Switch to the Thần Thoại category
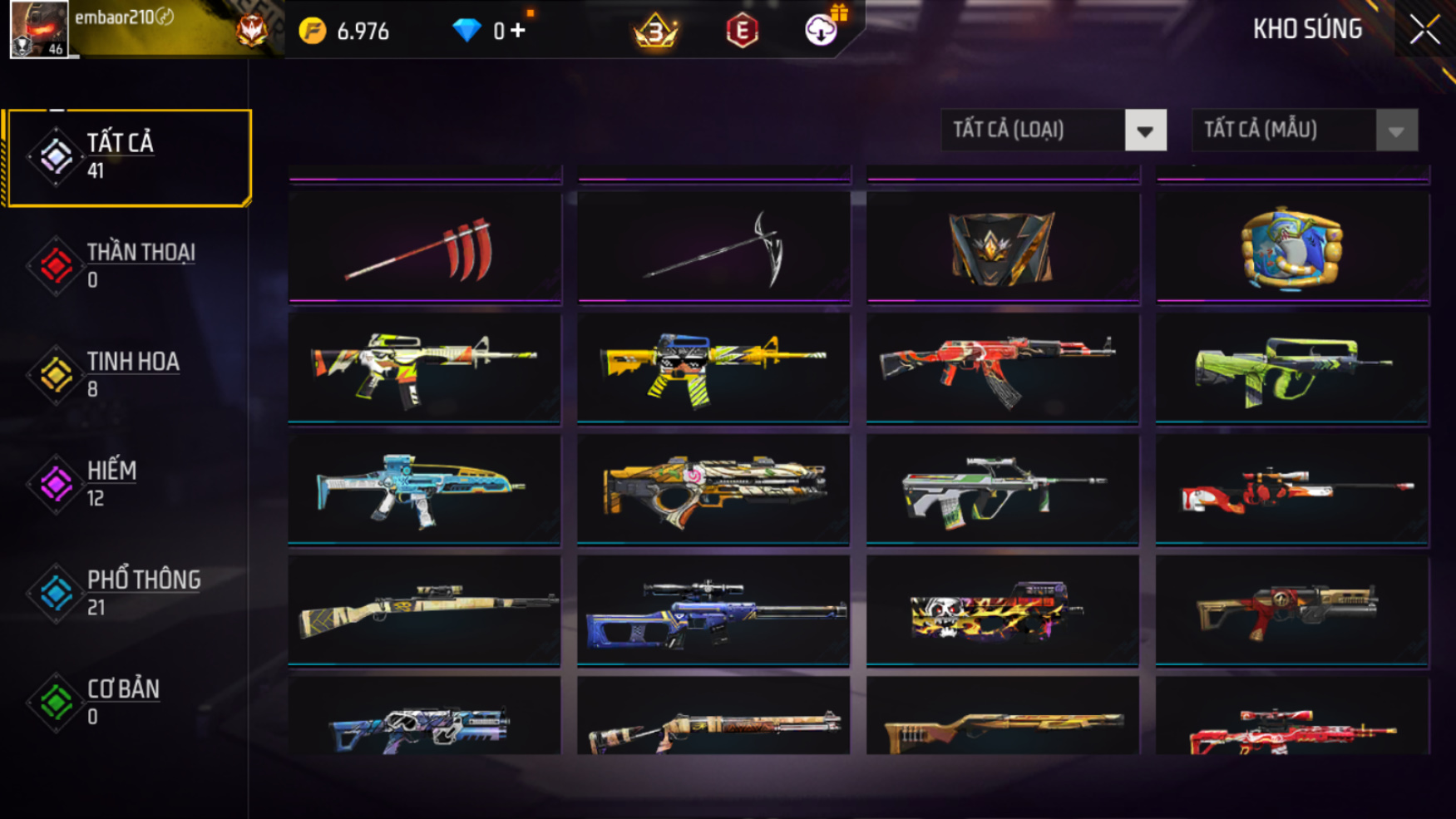This screenshot has height=819, width=1456. click(x=128, y=265)
